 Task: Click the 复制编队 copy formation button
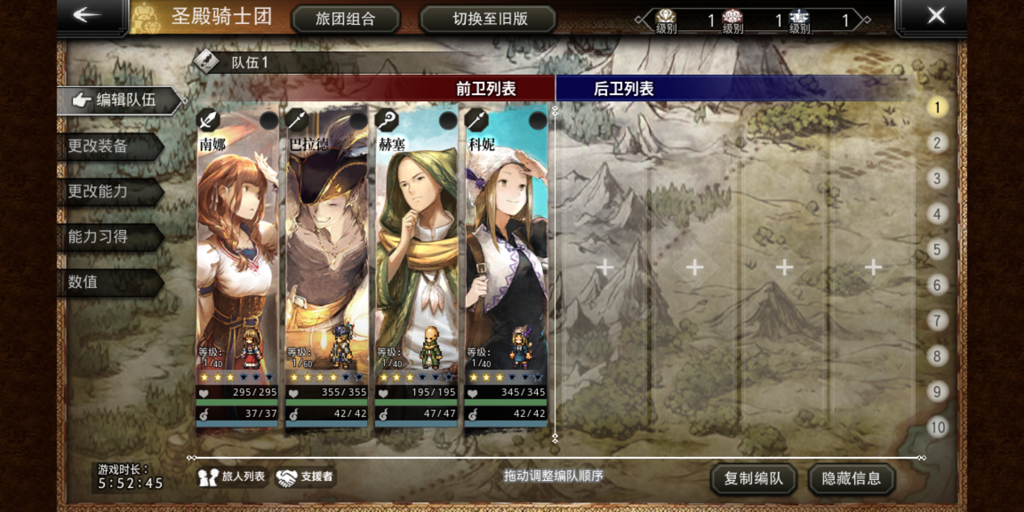pos(753,479)
